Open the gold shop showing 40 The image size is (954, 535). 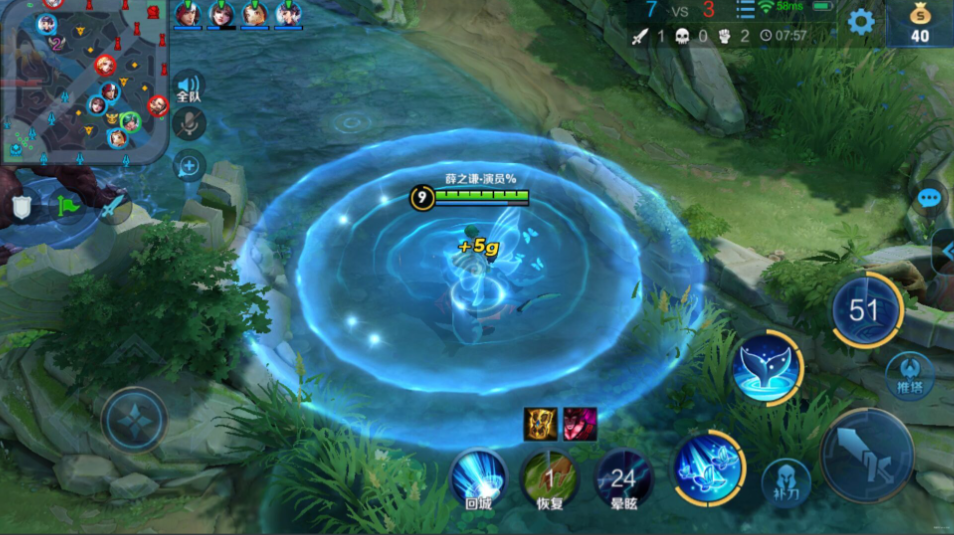pos(919,24)
